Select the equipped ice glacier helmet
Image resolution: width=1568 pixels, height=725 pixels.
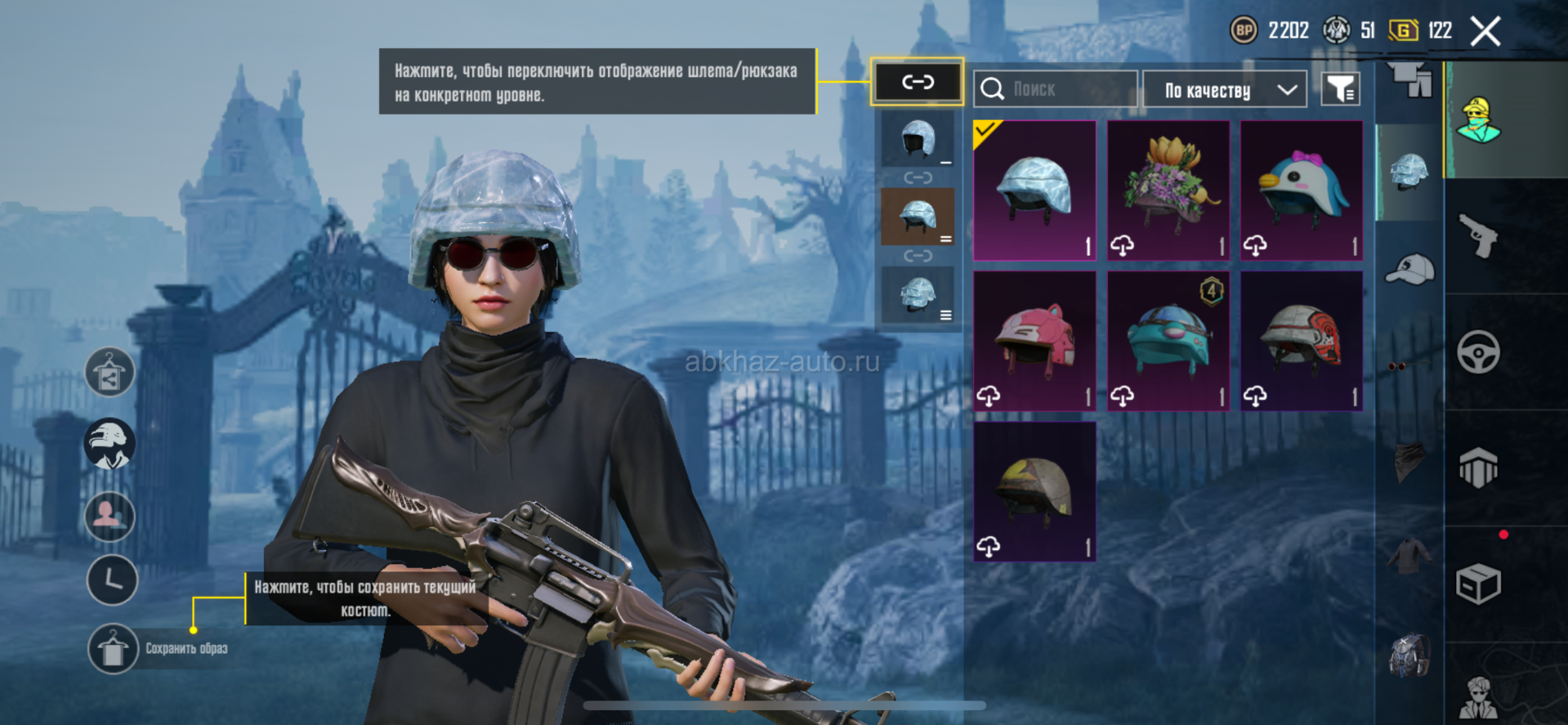pos(1034,190)
